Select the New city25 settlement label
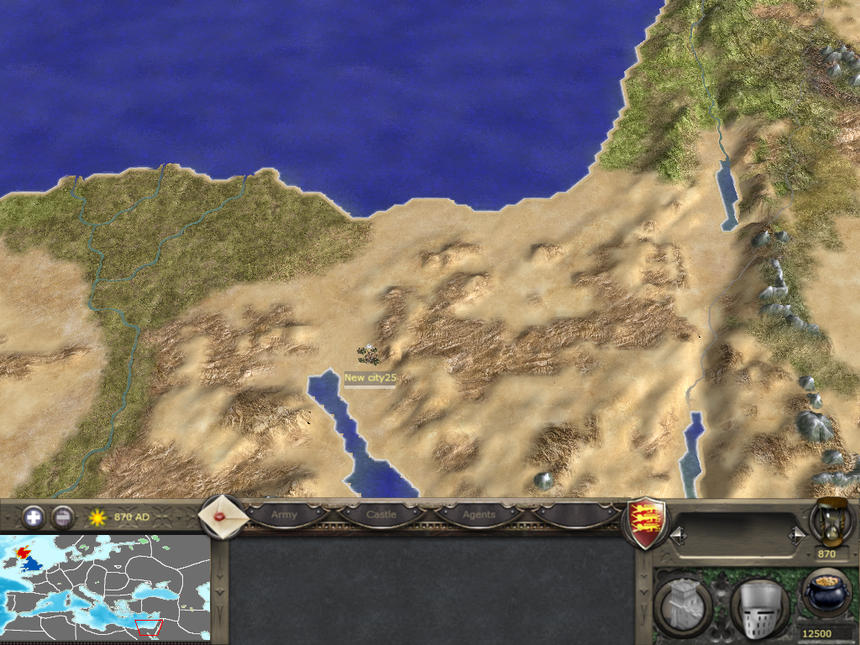Image resolution: width=860 pixels, height=645 pixels. [370, 378]
